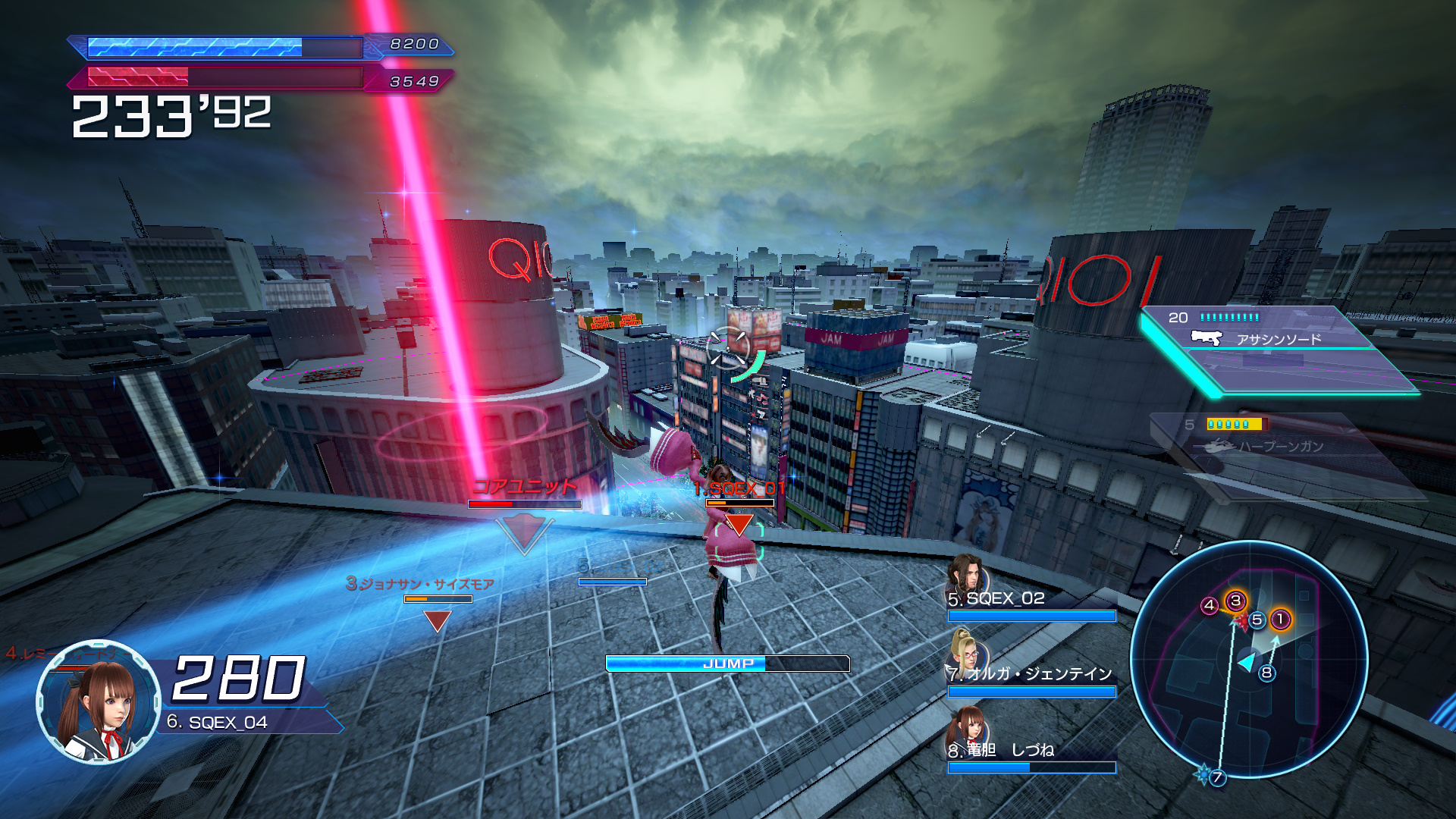The width and height of the screenshot is (1456, 819).
Task: Choose teammate 7. オルガ・ジェンテイン row
Action: [x=1031, y=673]
